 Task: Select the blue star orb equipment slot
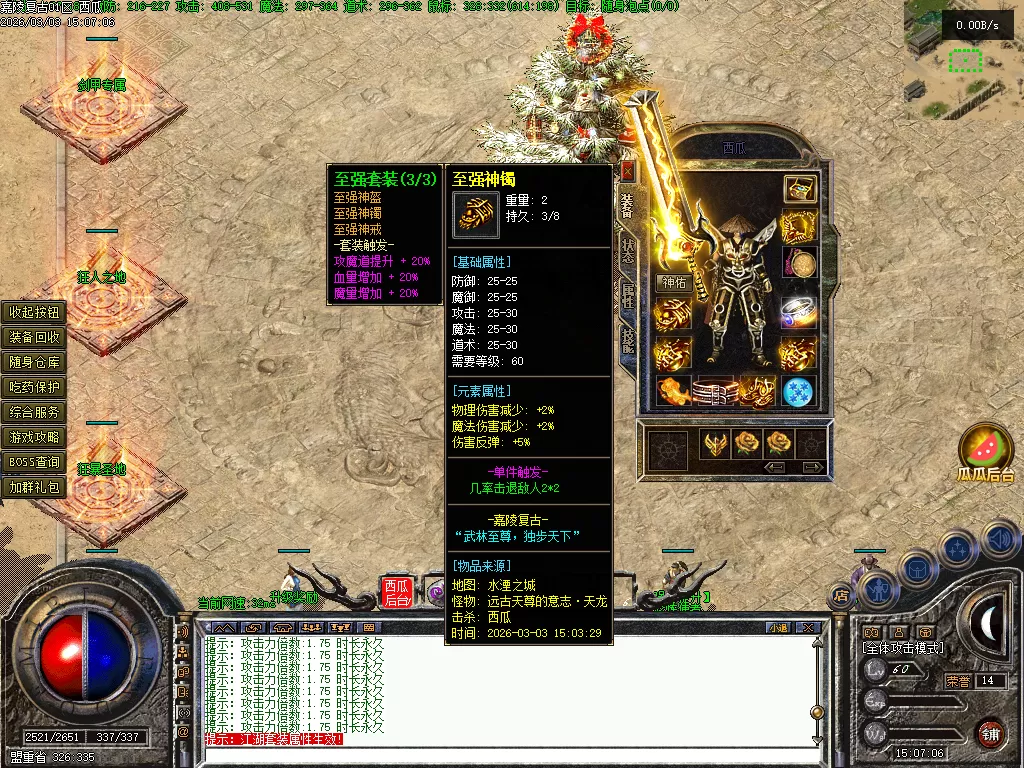[798, 391]
